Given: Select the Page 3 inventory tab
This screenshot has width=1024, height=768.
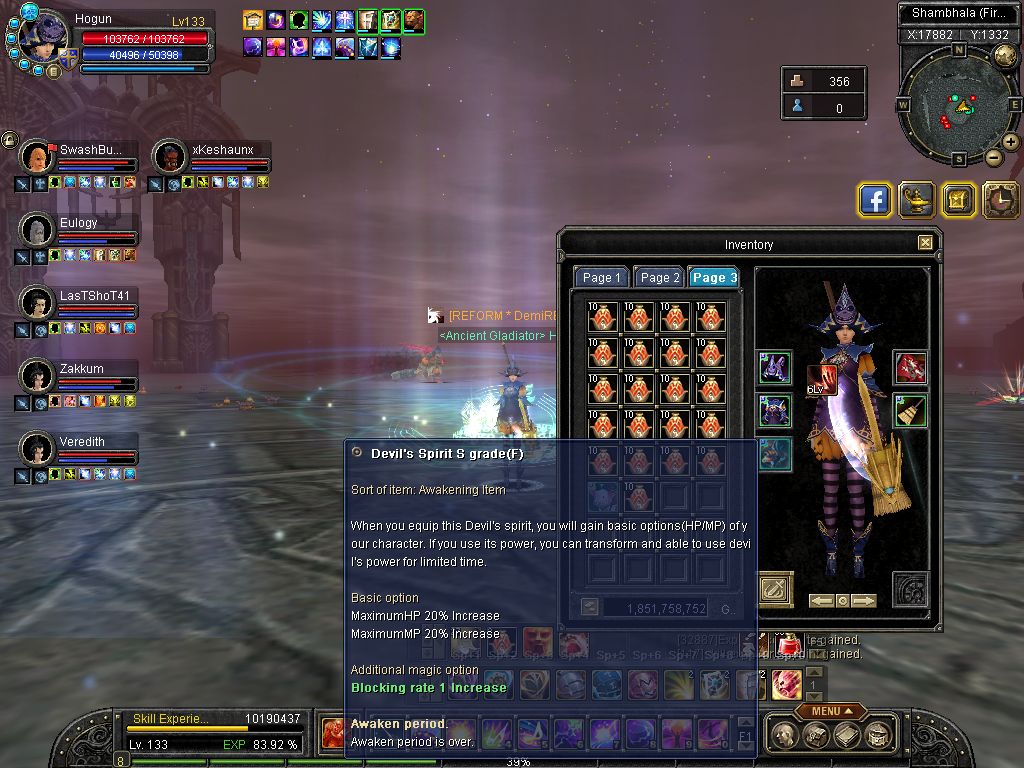Looking at the screenshot, I should tap(714, 278).
